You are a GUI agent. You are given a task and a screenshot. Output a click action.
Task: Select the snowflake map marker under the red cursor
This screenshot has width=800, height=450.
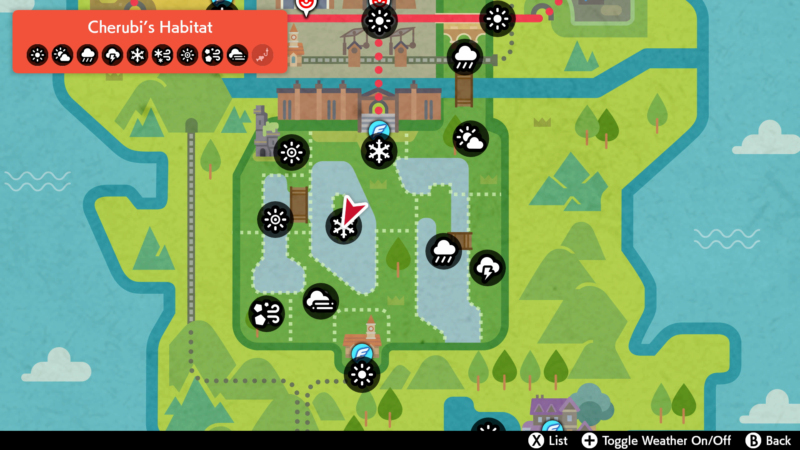pos(343,227)
